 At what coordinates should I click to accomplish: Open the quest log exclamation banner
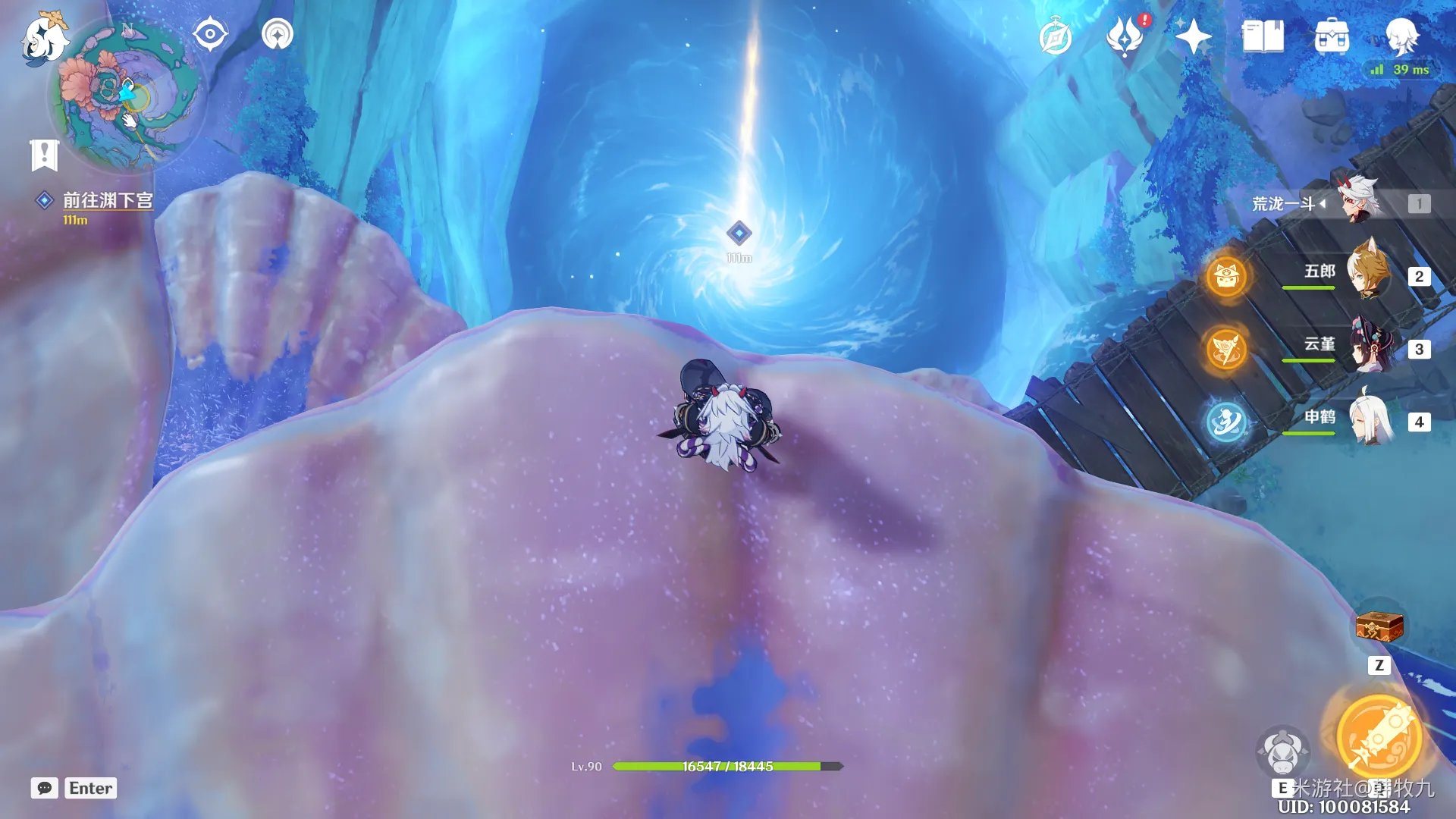coord(45,155)
